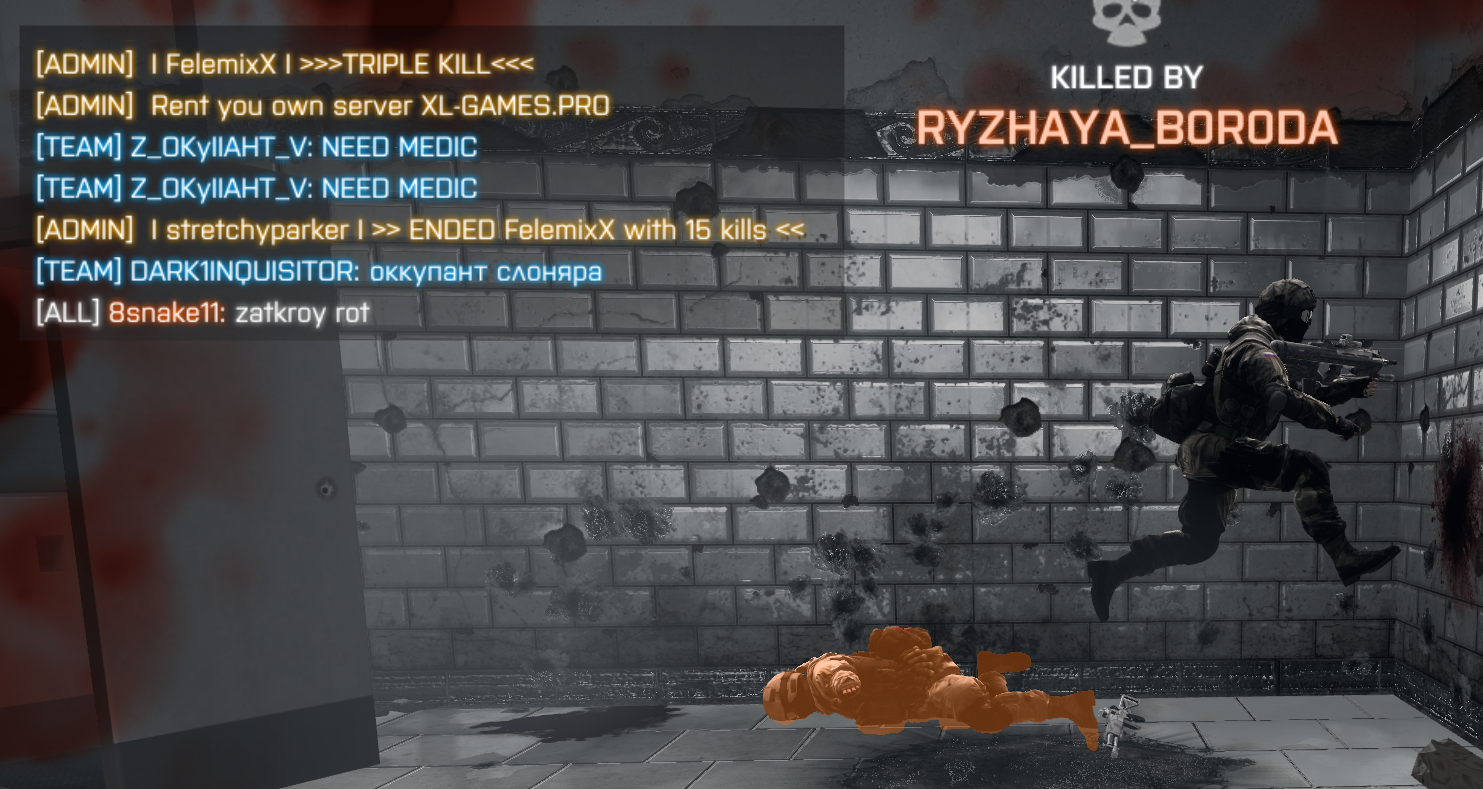Click the FelemixX TRIPLE KILL announcement
Viewport: 1483px width, 789px height.
tap(280, 63)
